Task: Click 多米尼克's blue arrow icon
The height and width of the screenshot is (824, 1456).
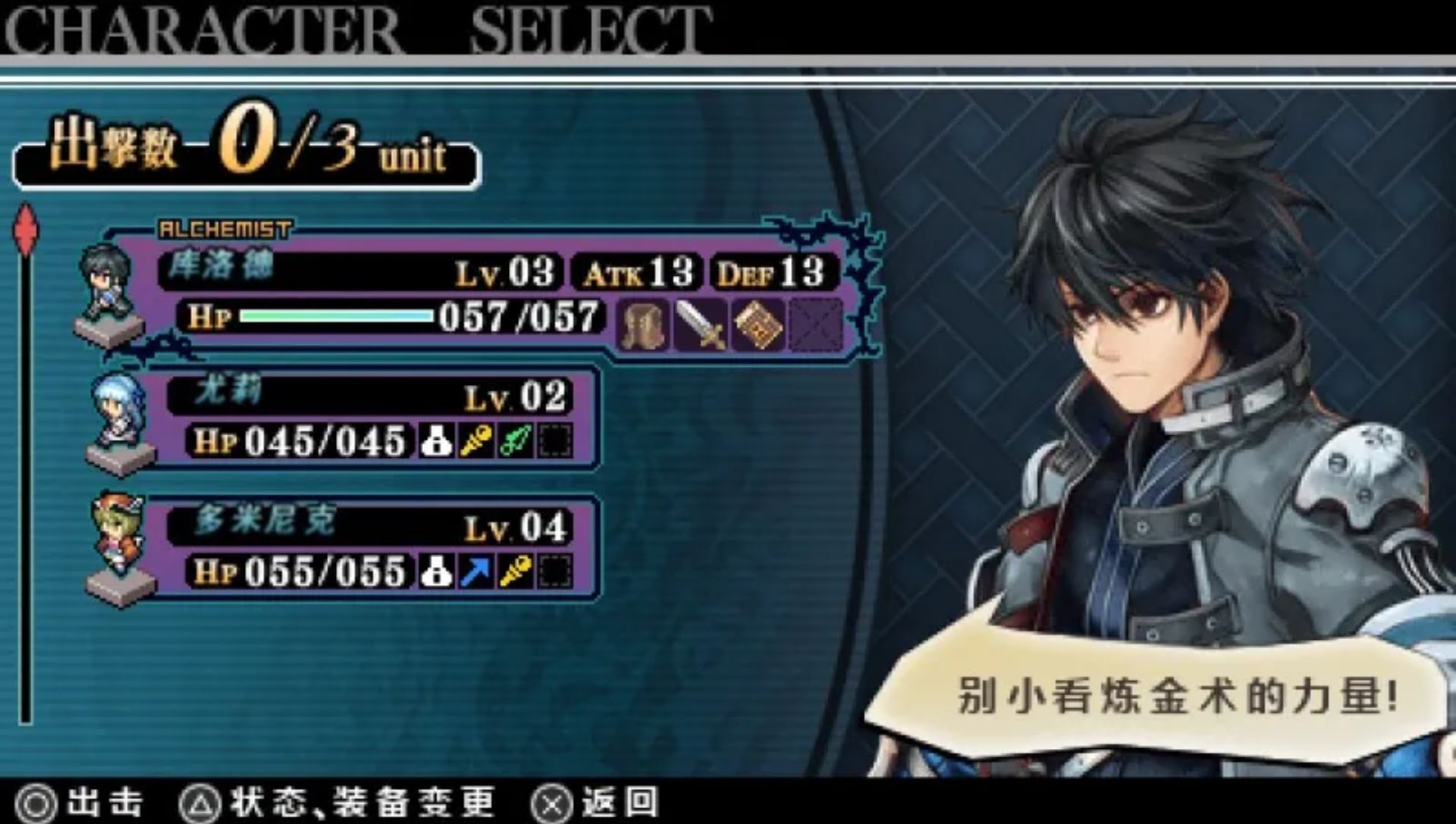Action: pos(476,572)
